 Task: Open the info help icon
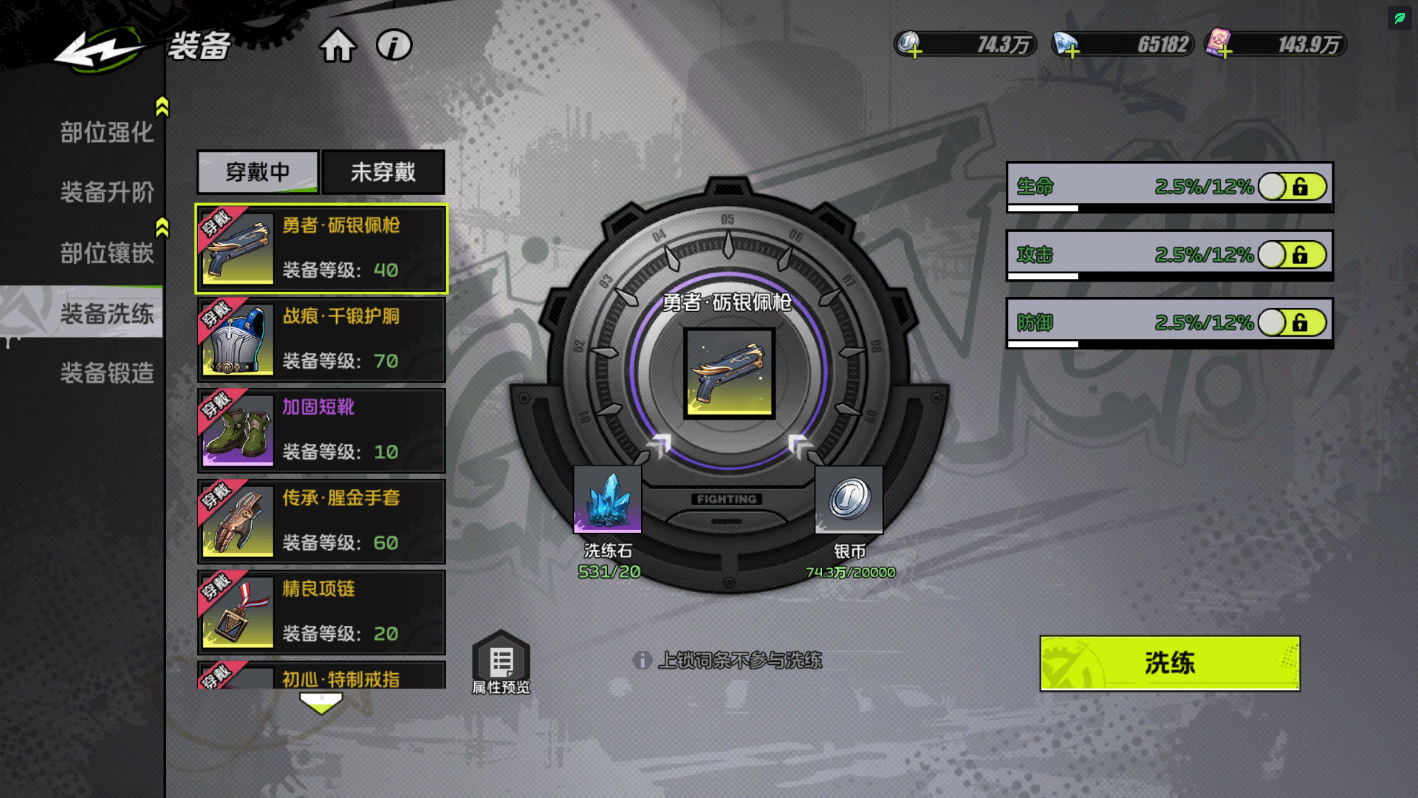pyautogui.click(x=394, y=45)
